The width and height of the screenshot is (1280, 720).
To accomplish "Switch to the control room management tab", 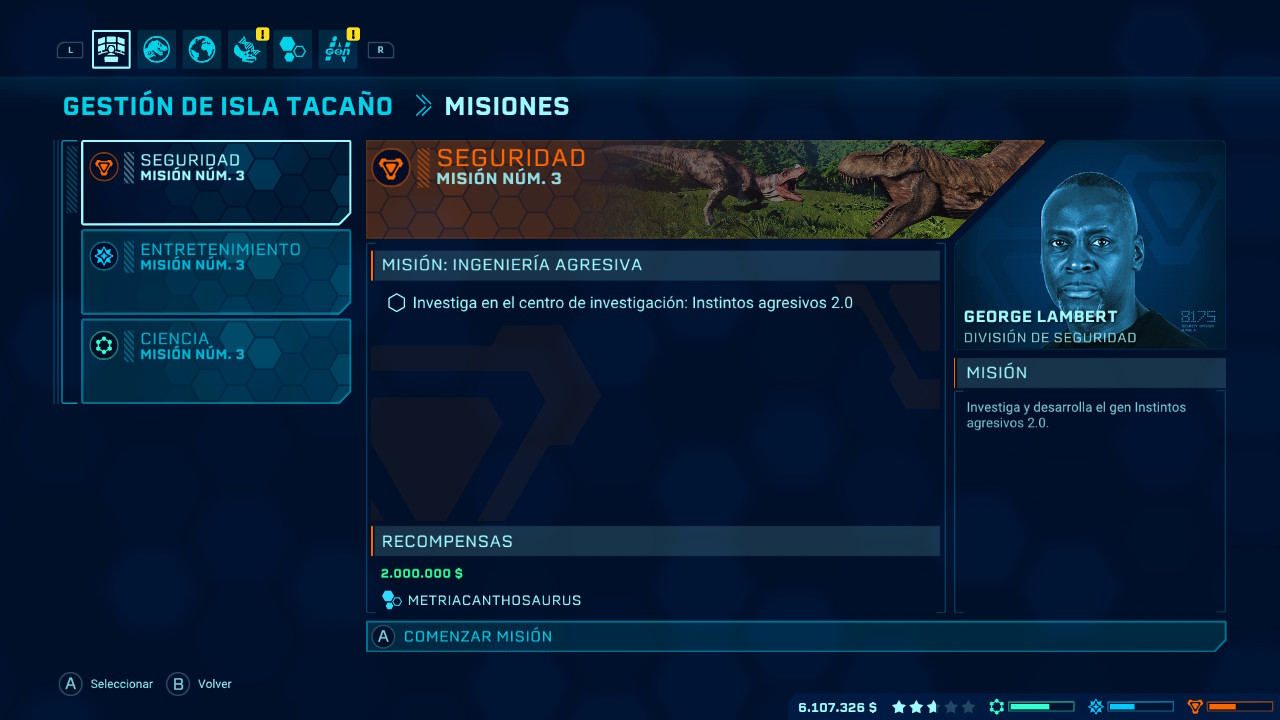I will pyautogui.click(x=111, y=49).
